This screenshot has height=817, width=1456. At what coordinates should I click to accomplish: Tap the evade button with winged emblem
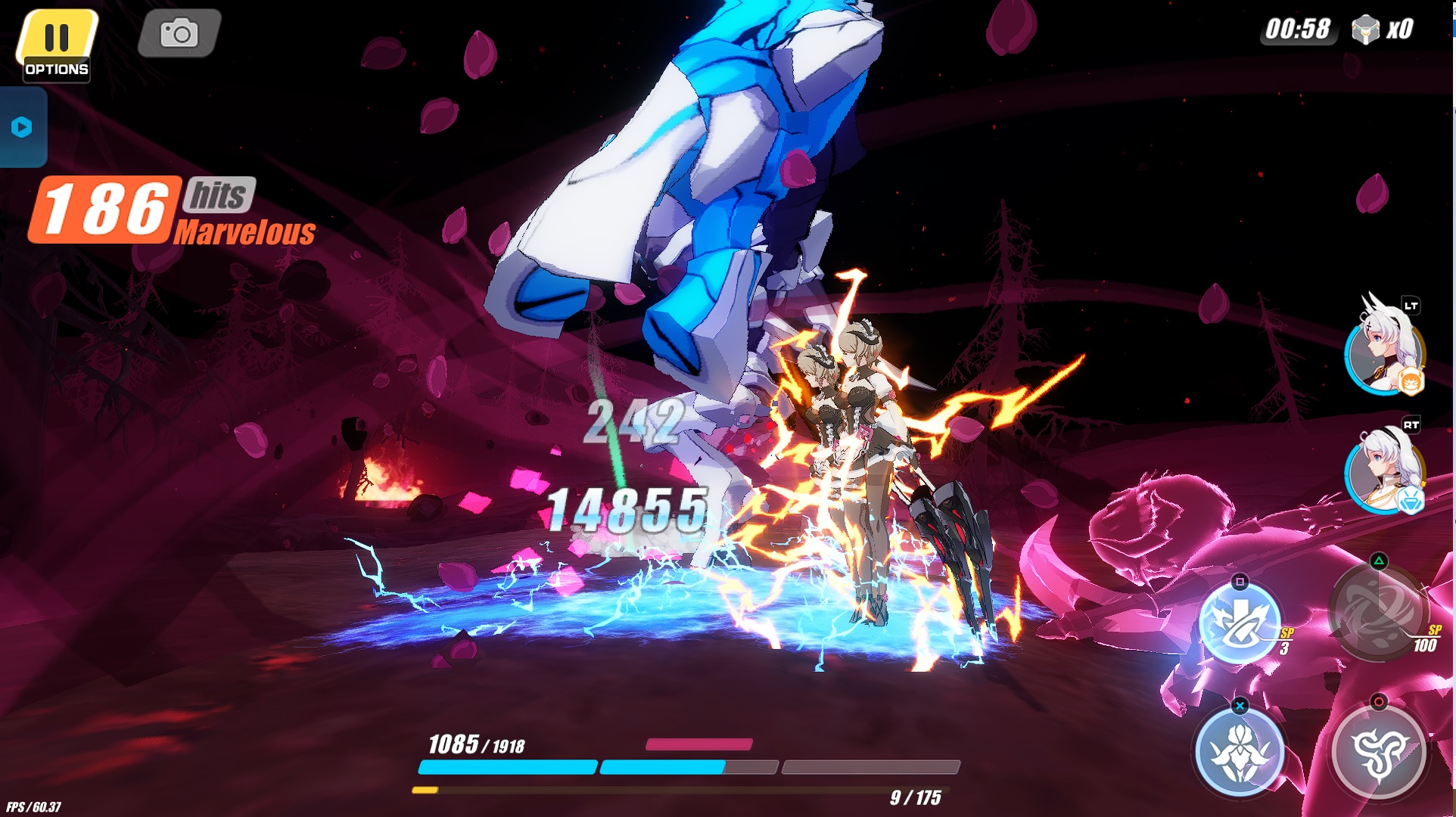coord(1239,752)
